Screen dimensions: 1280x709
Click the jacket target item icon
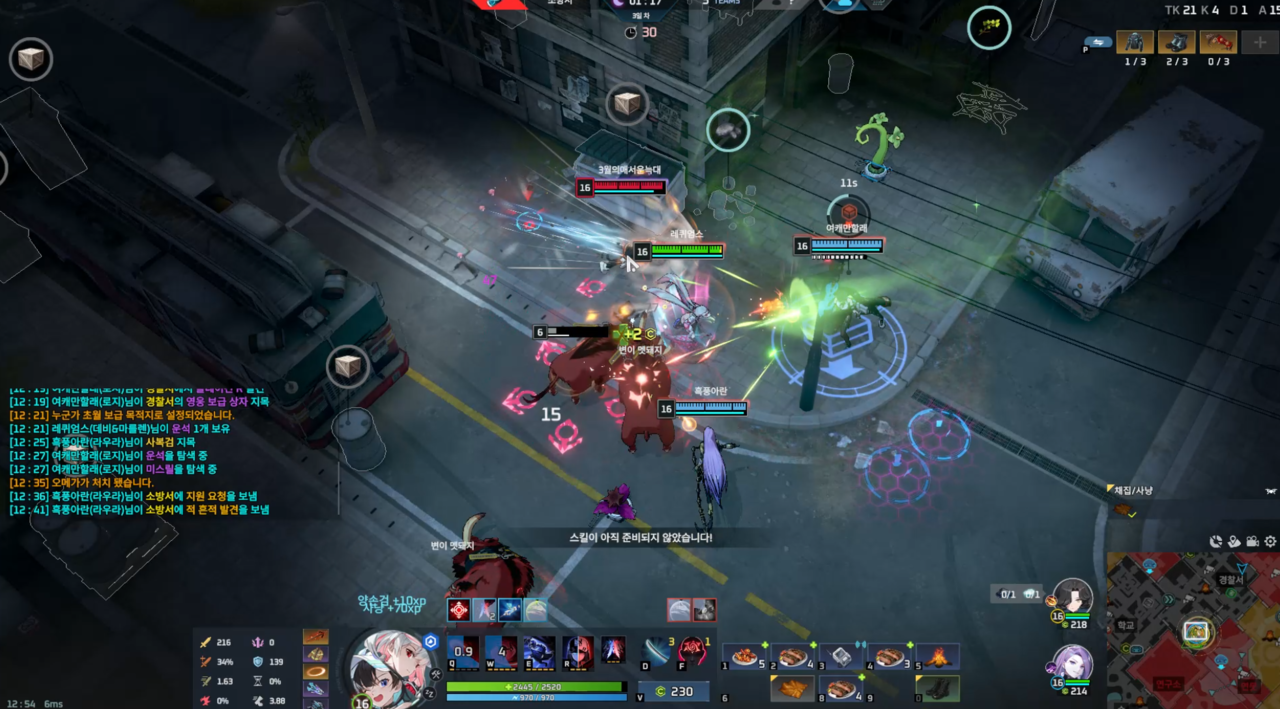pyautogui.click(x=1135, y=42)
